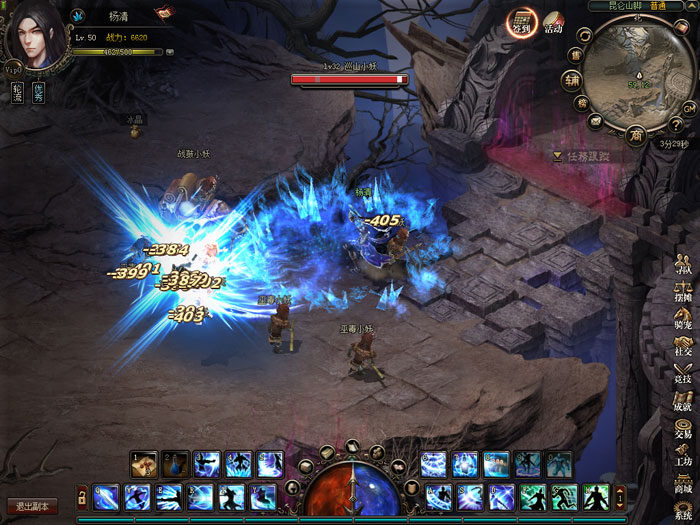
Task: Select the 辅 assist button beside minimap
Action: coord(570,80)
